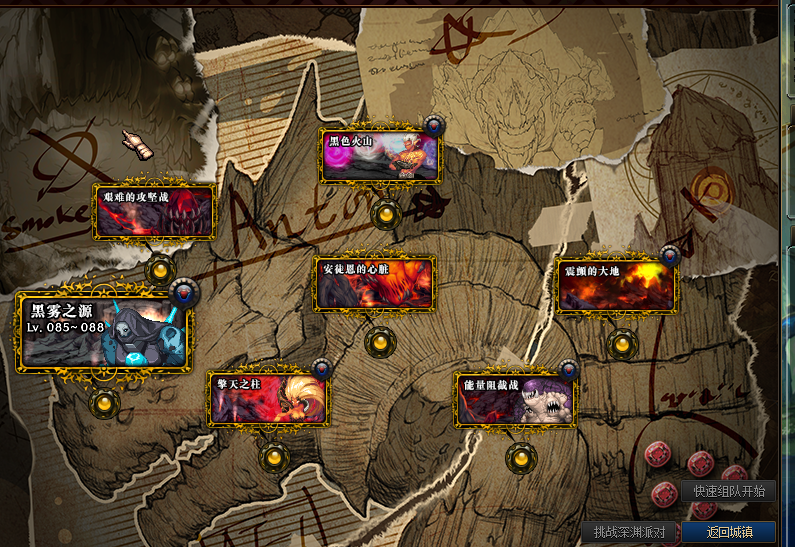Open the 安徒恩的心脏 dungeon tile

375,284
